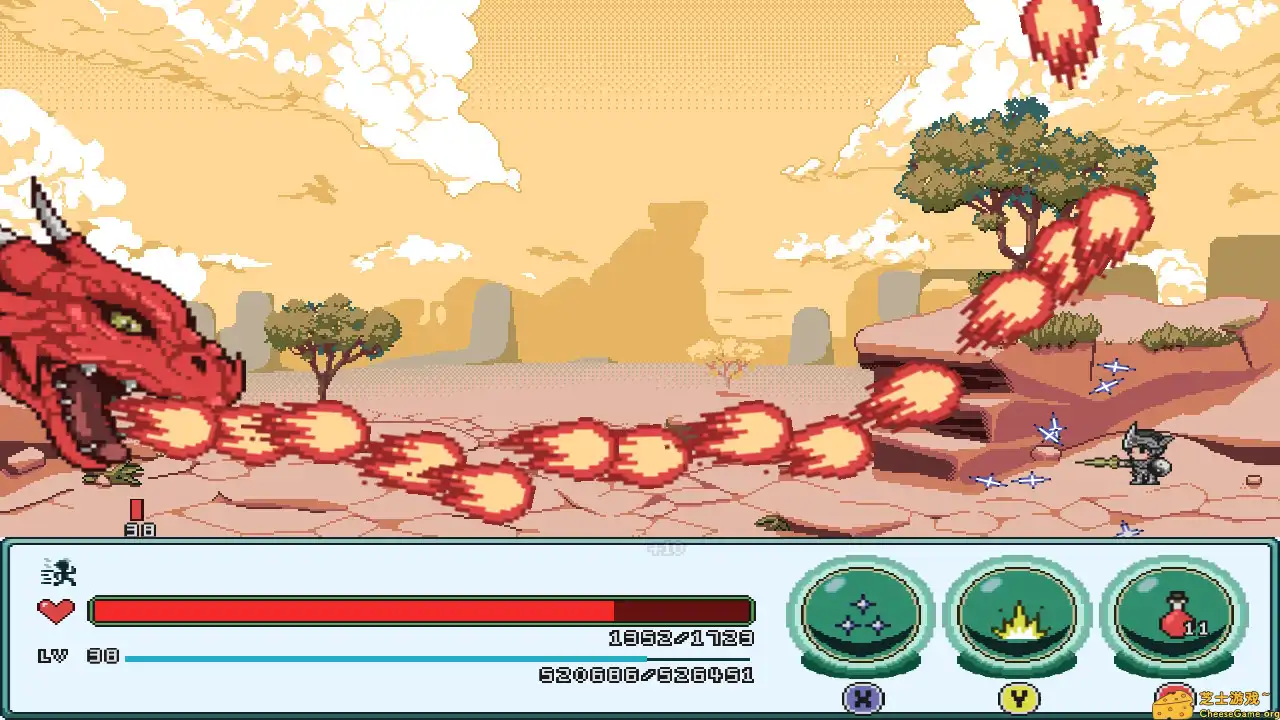The height and width of the screenshot is (720, 1280).
Task: Click the red heart health icon
Action: click(x=58, y=608)
